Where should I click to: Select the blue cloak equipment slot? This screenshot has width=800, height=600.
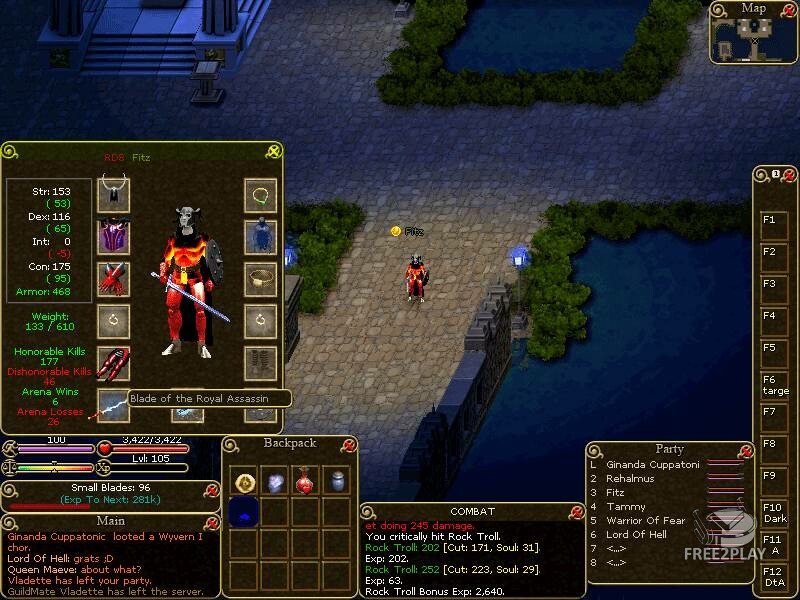tap(260, 236)
